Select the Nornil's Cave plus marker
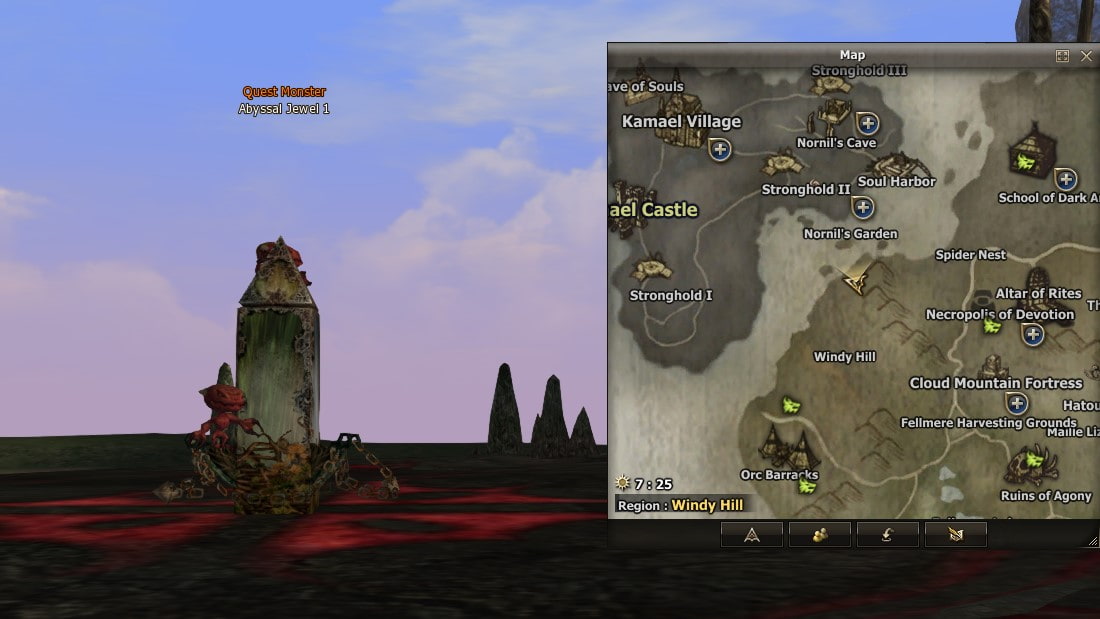The width and height of the screenshot is (1100, 619). [x=867, y=124]
